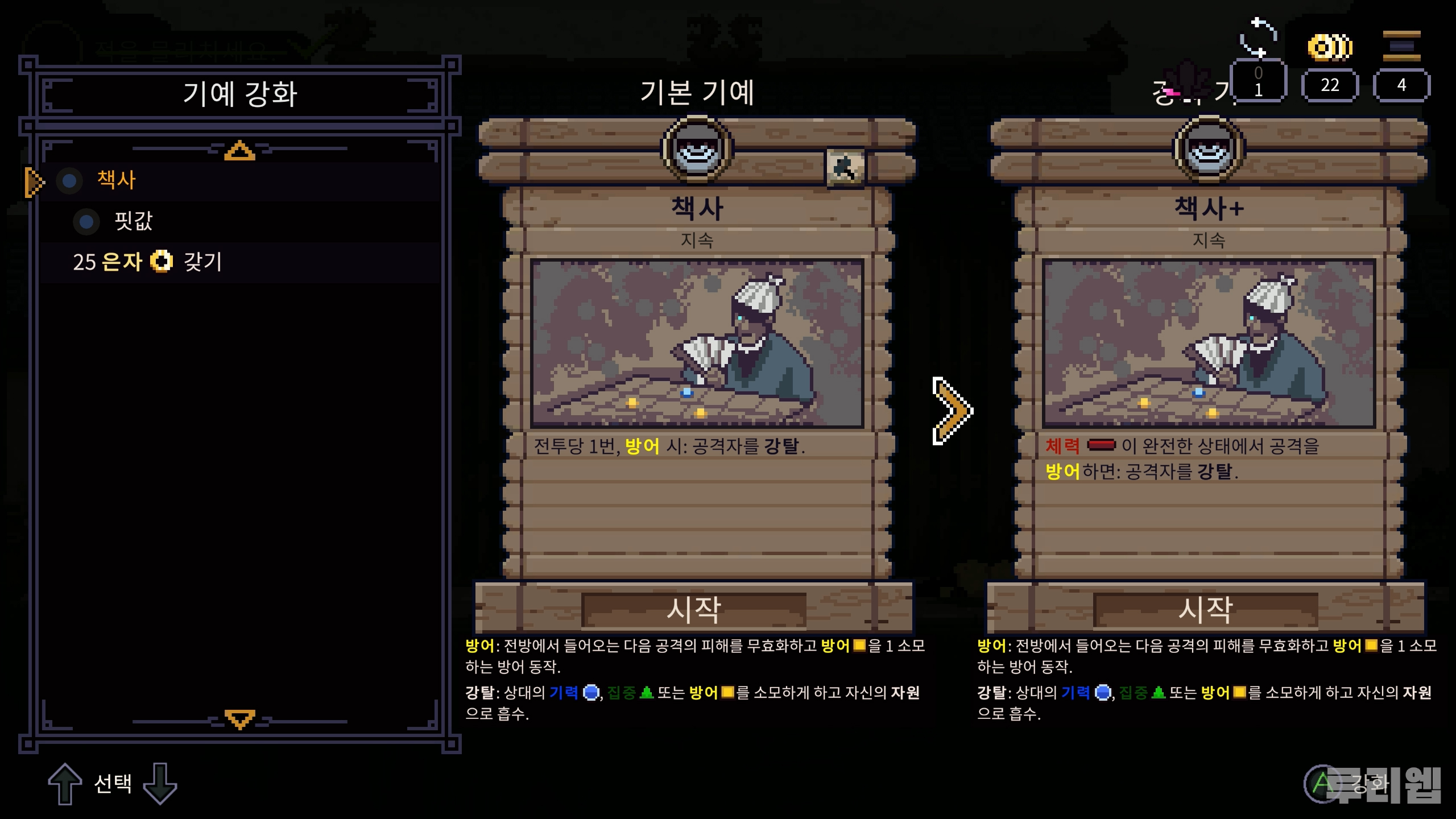
Task: Choose the 핏값 skill from the list
Action: 133,221
